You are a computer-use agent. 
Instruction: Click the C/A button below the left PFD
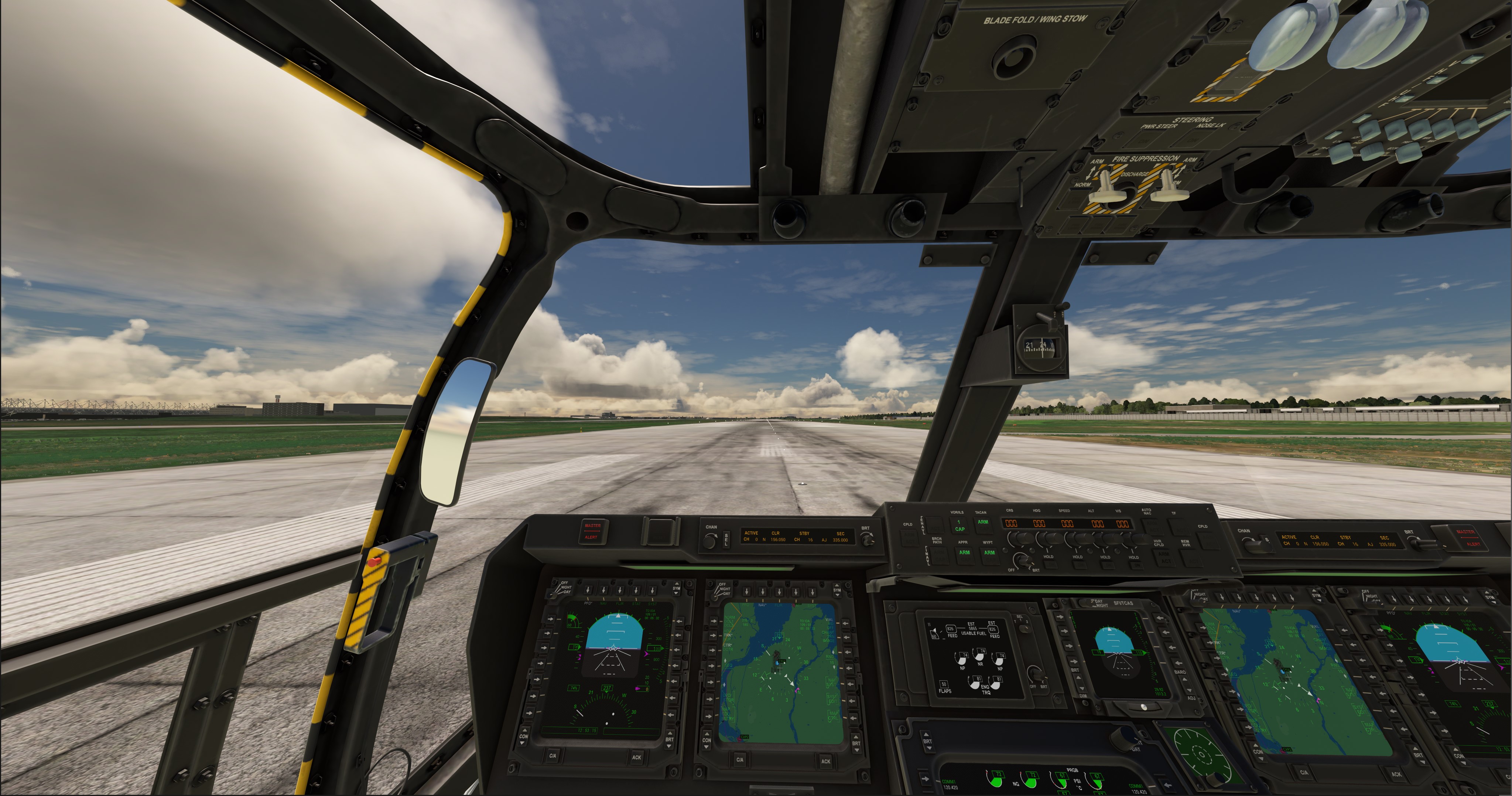point(553,756)
